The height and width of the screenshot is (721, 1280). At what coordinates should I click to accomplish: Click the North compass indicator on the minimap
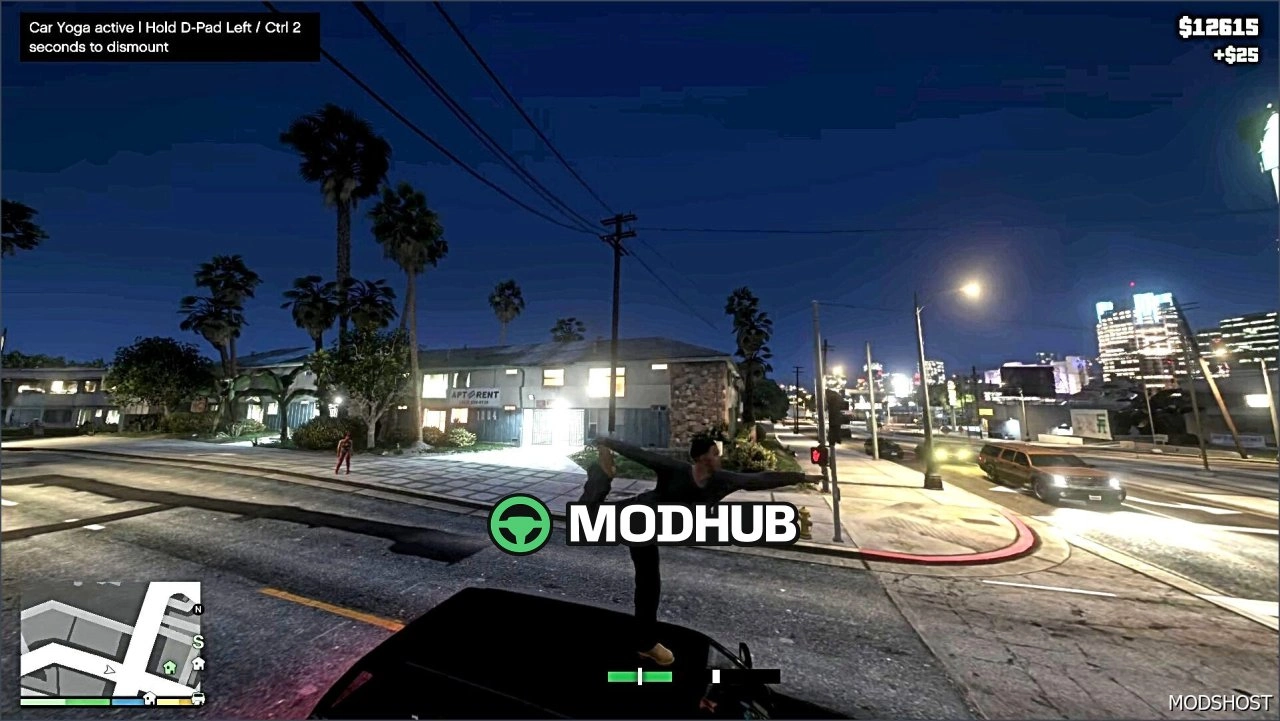(198, 609)
